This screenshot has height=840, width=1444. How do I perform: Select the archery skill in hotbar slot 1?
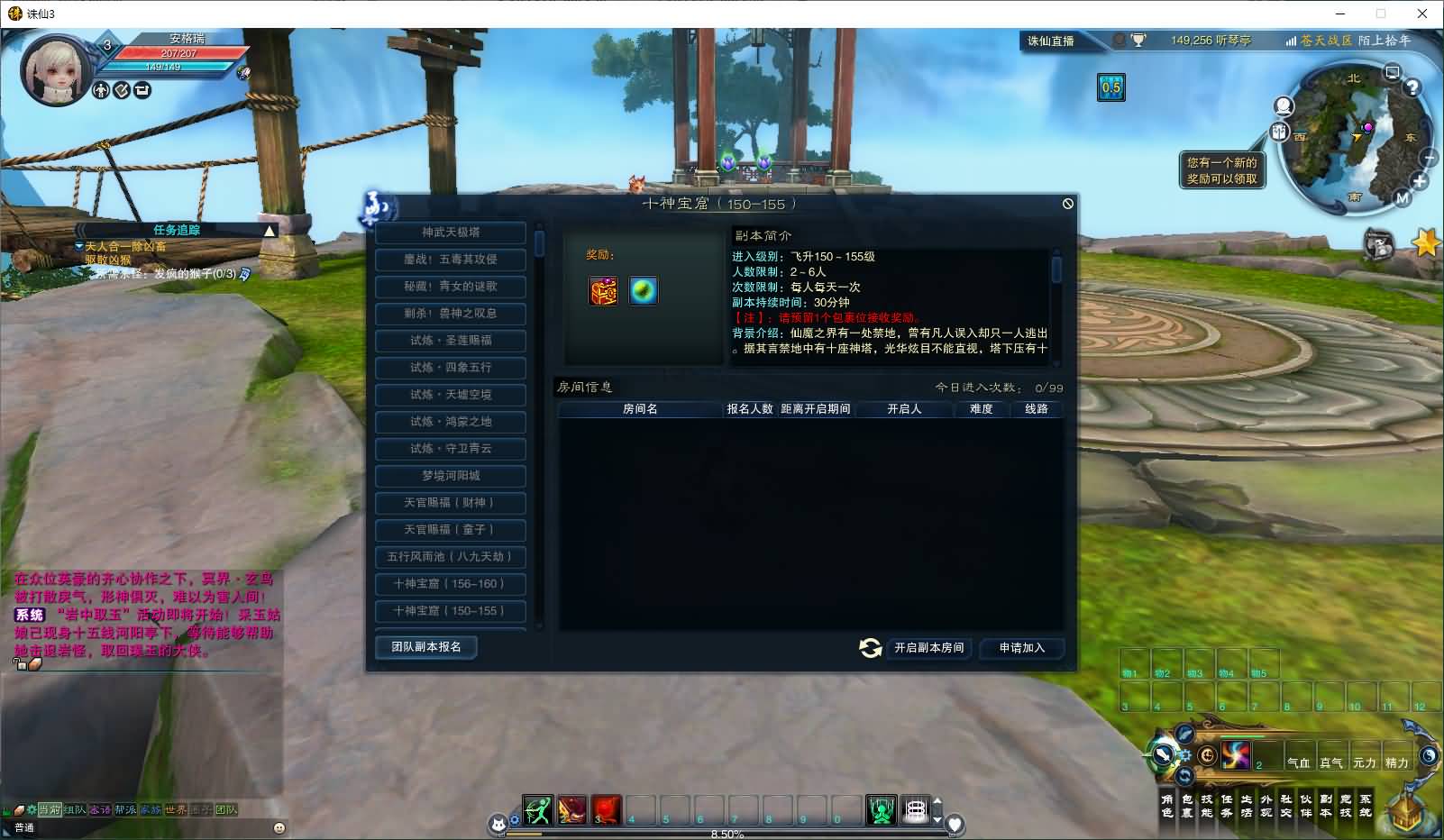click(x=536, y=810)
